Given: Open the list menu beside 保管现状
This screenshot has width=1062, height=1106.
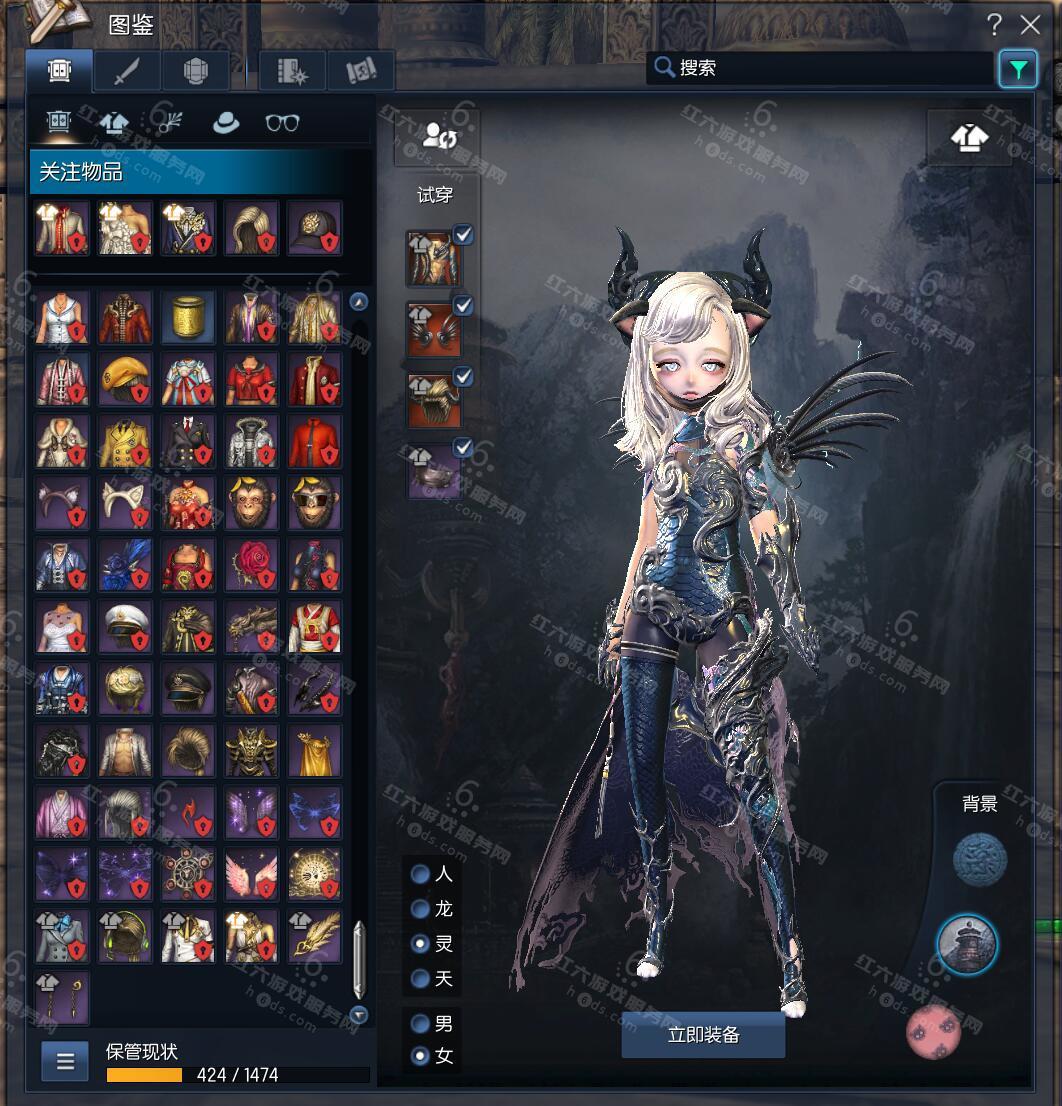Looking at the screenshot, I should tap(65, 1061).
